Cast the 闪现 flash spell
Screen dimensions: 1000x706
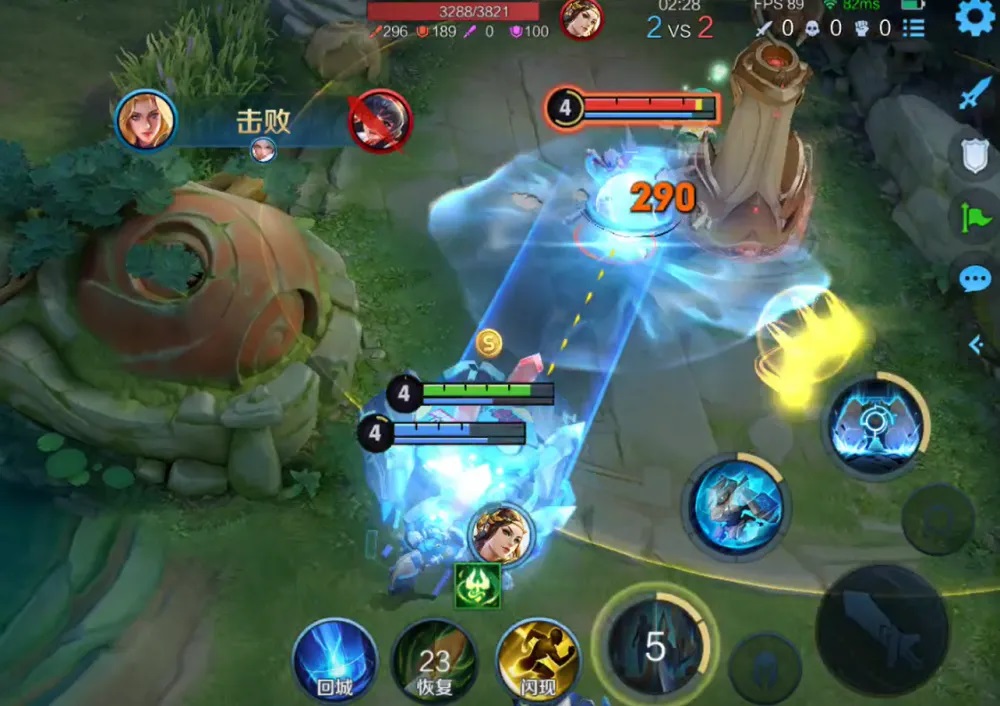(537, 661)
